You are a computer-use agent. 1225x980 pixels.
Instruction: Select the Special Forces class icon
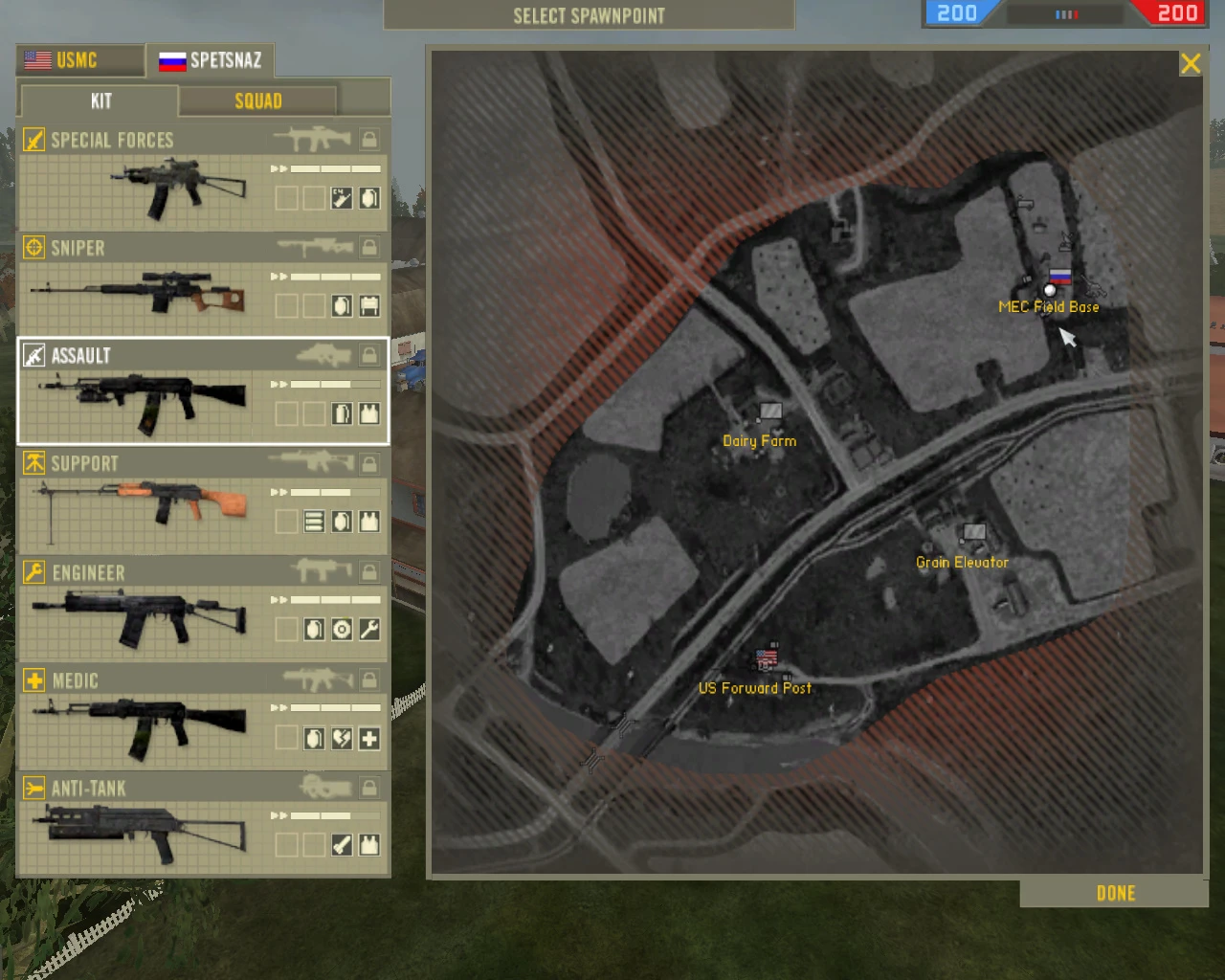tap(34, 139)
